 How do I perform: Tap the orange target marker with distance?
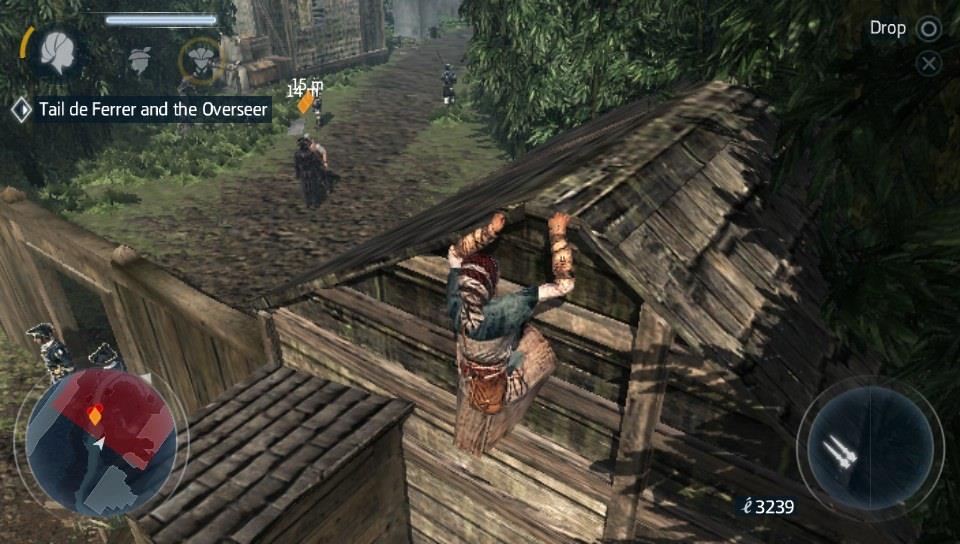(306, 102)
